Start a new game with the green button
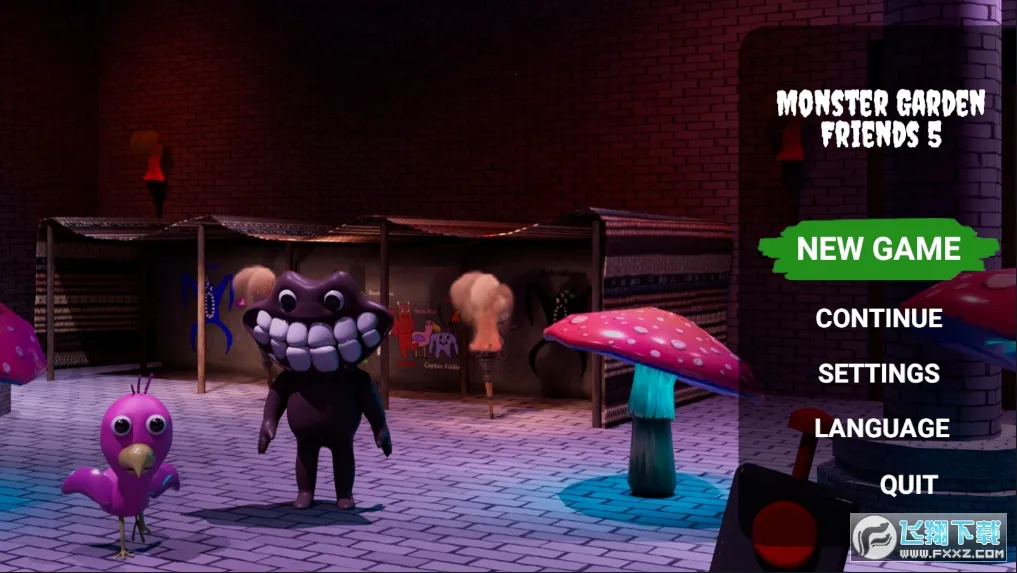This screenshot has height=573, width=1017. pos(878,249)
